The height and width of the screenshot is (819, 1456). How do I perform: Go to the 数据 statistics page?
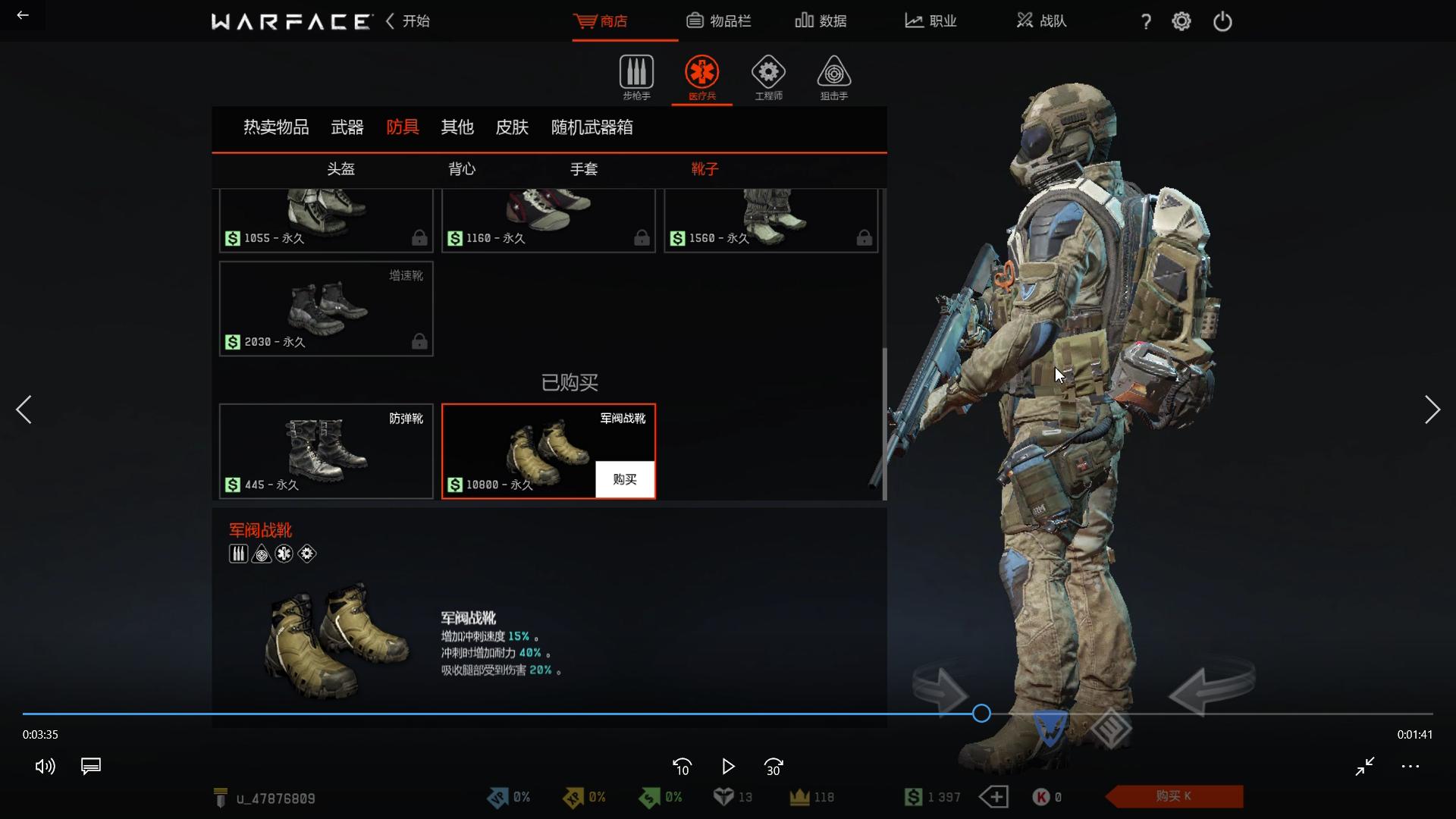(821, 21)
